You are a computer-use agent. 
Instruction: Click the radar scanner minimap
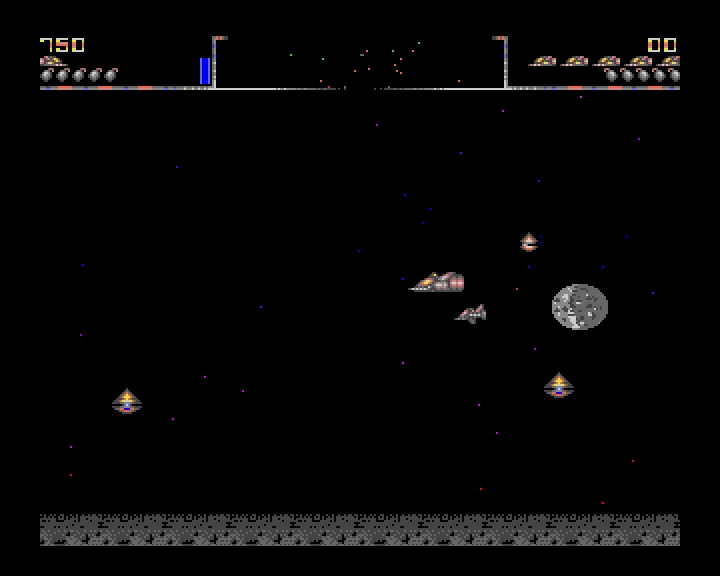coord(360,63)
